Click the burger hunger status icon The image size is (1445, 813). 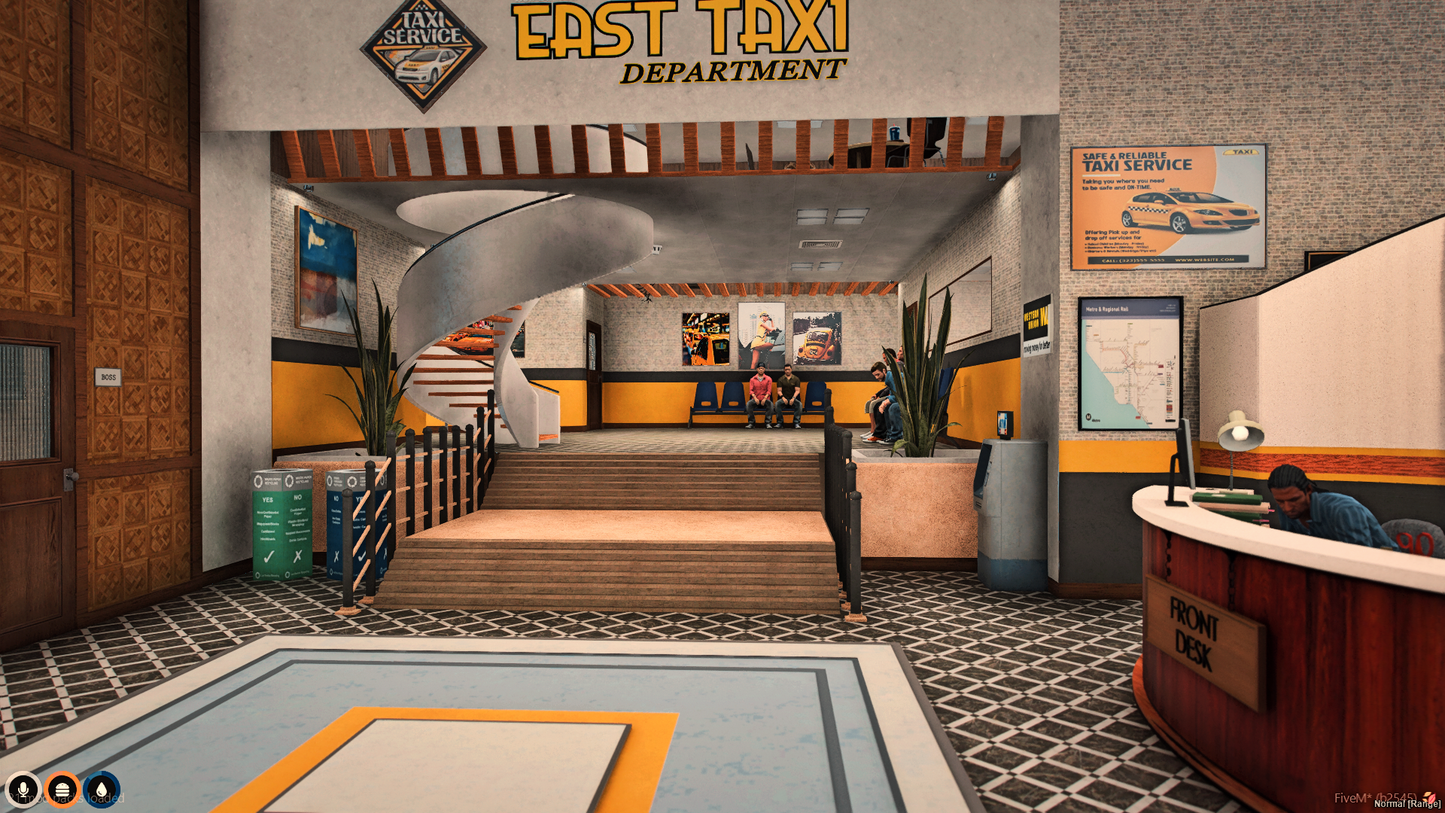tap(62, 788)
